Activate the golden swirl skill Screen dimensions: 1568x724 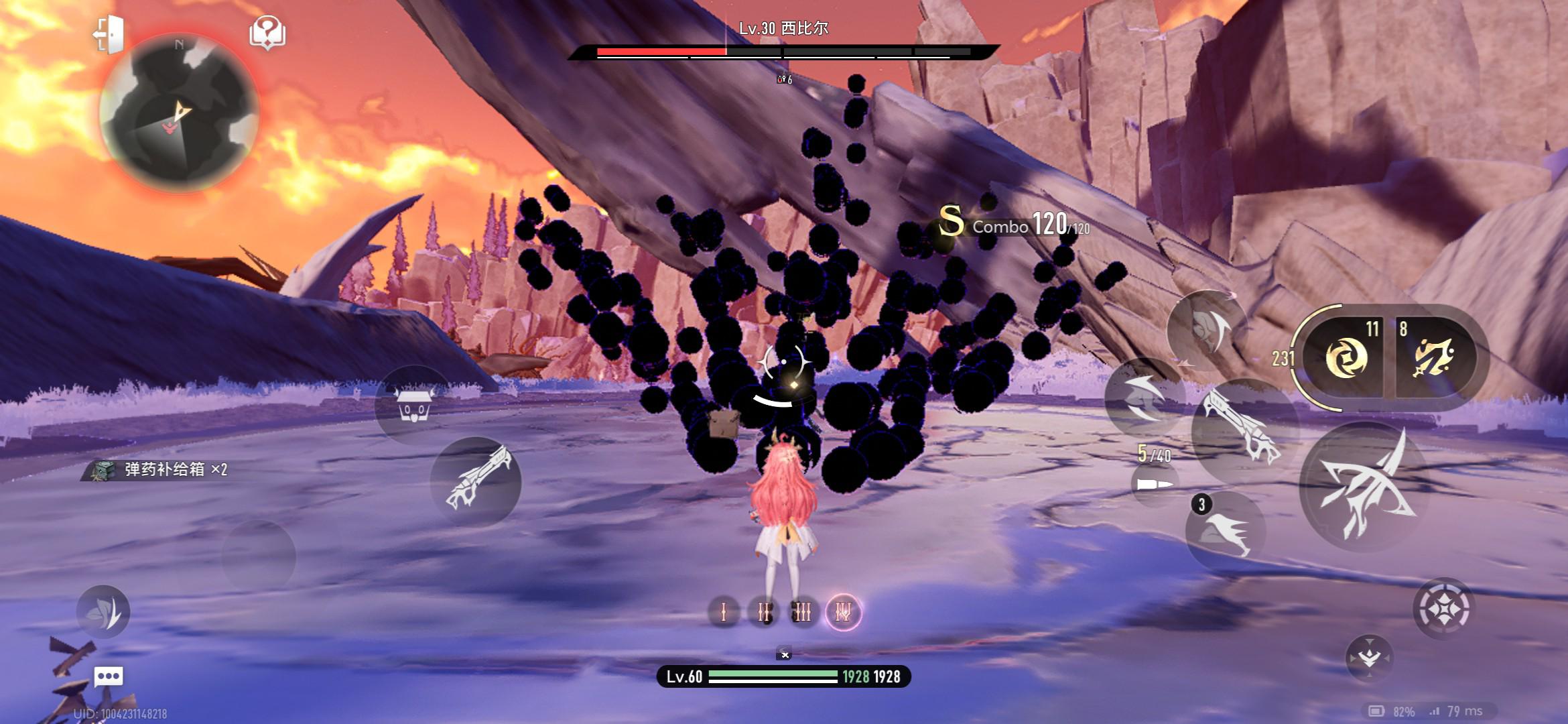click(1345, 357)
